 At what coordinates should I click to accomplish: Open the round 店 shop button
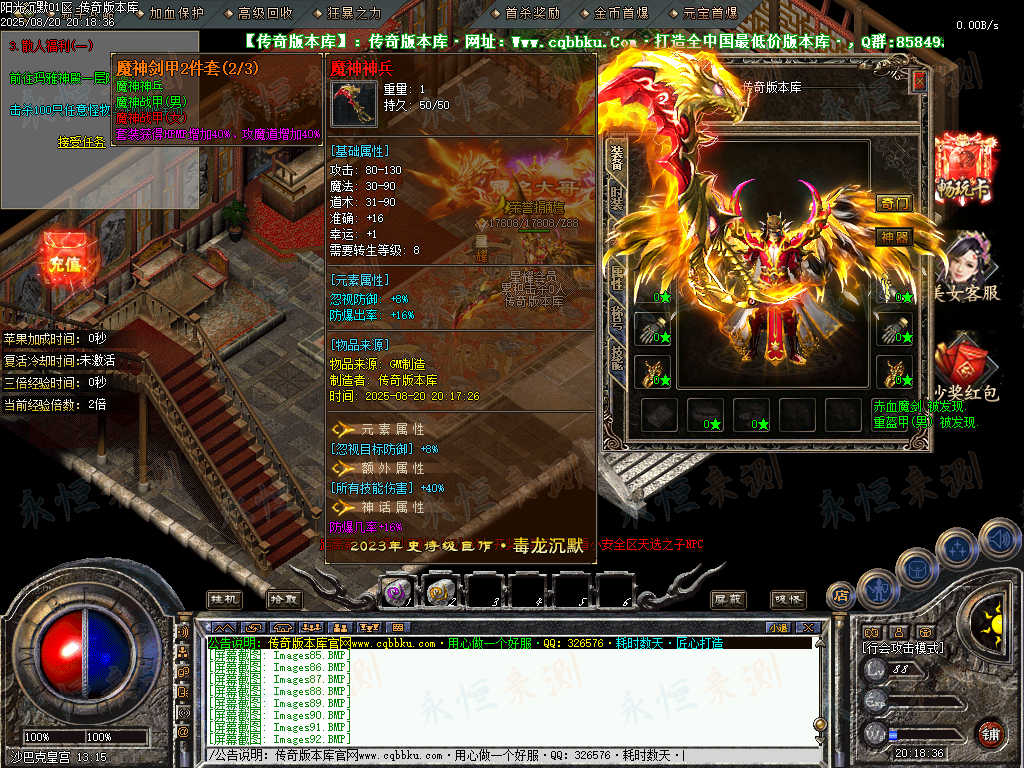pyautogui.click(x=842, y=596)
